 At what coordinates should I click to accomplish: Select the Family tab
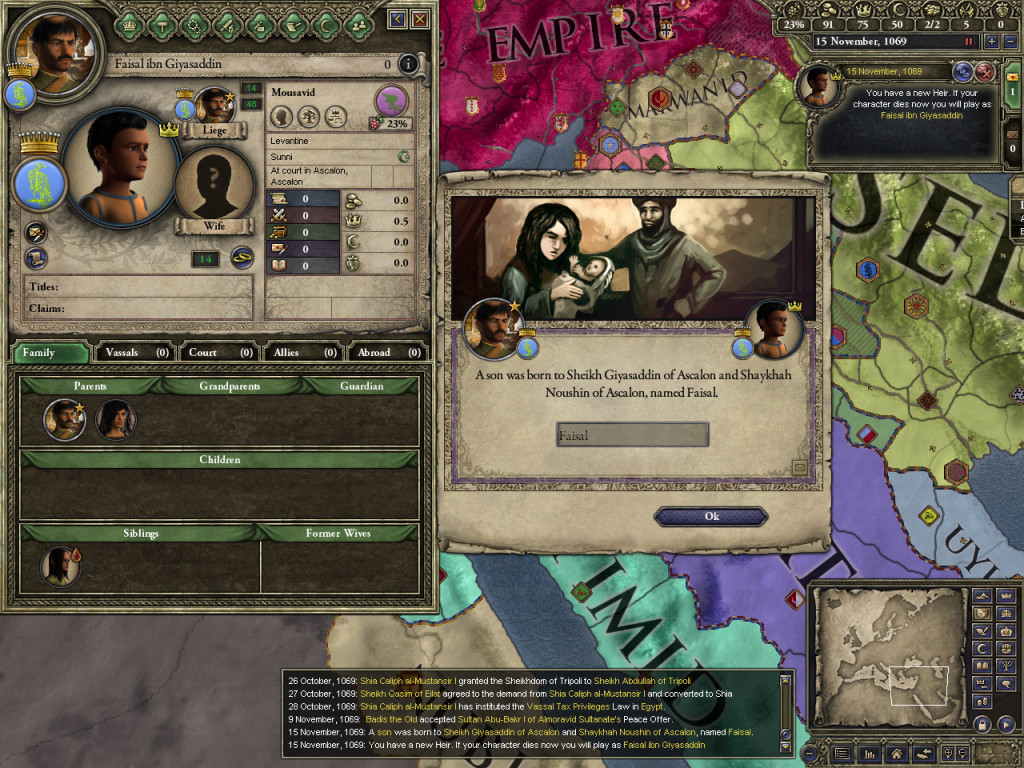click(48, 352)
